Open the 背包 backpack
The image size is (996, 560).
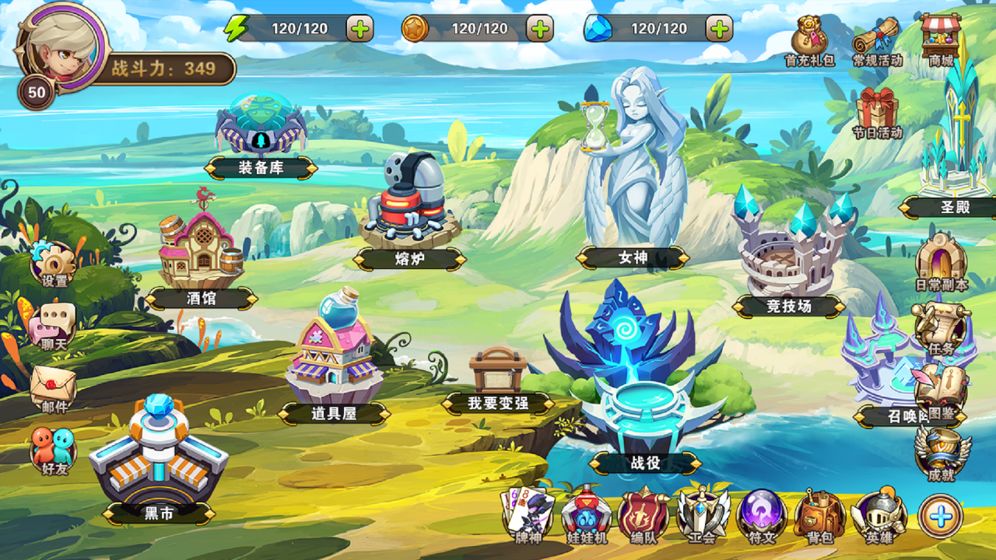click(819, 517)
